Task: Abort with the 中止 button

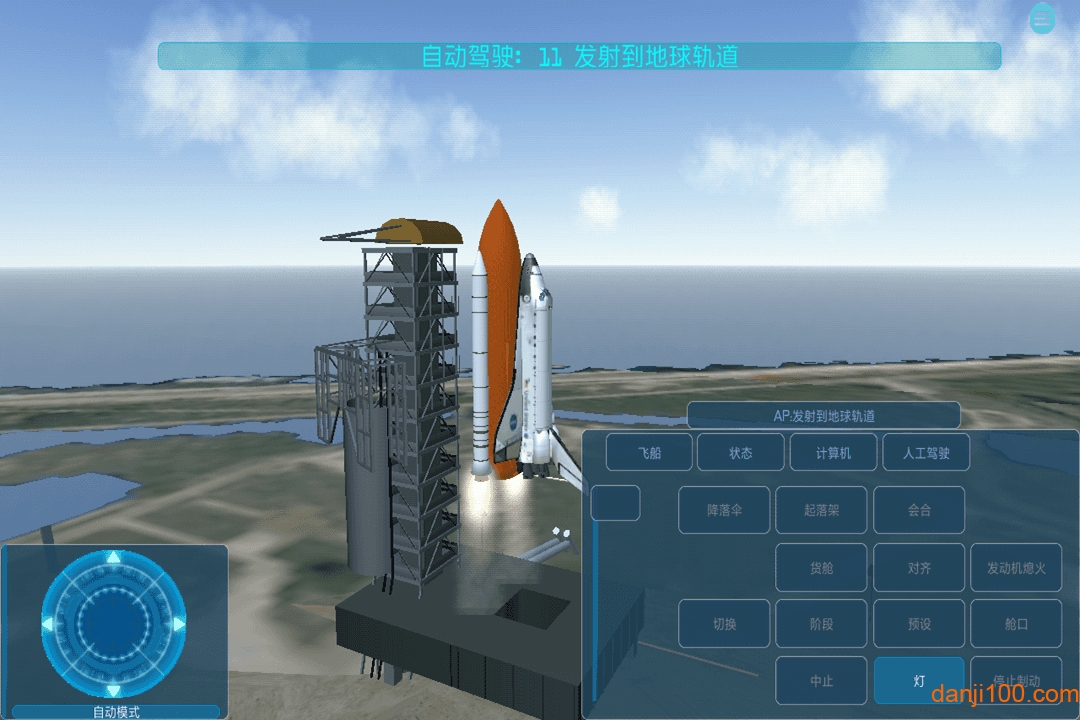Action: click(x=821, y=681)
